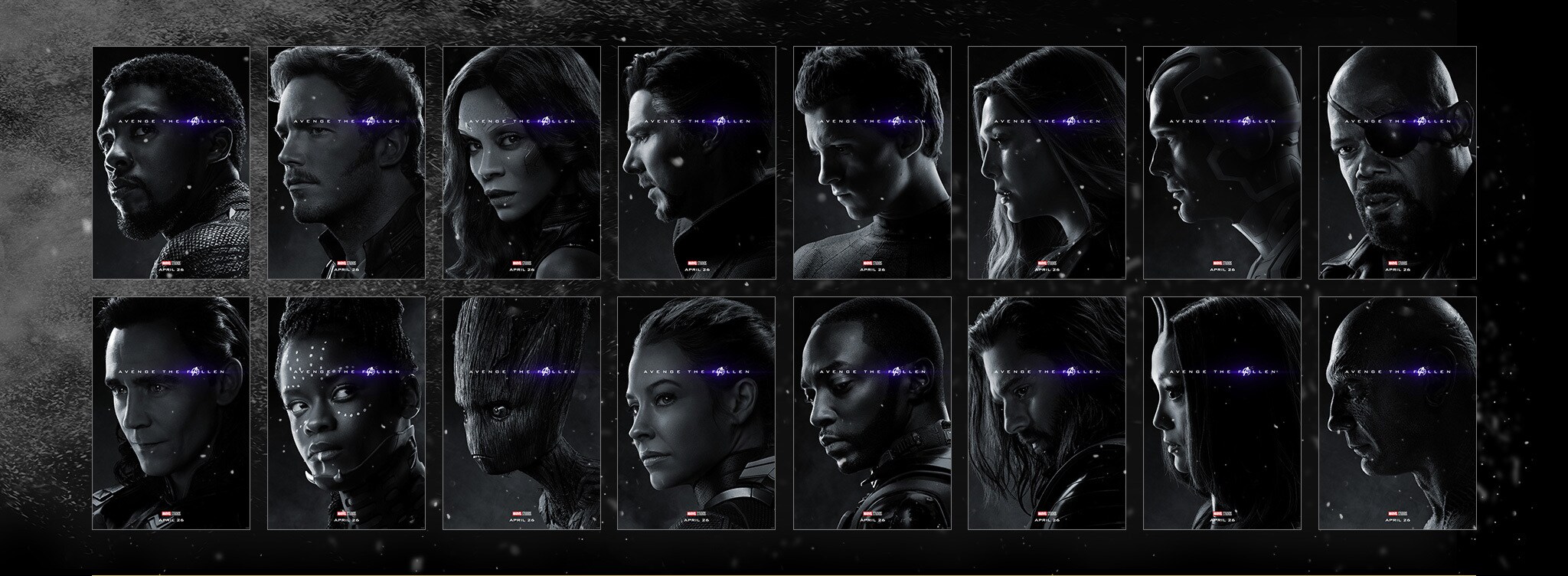Select the last poster in the bottom row
This screenshot has height=576, width=1568.
click(1397, 413)
